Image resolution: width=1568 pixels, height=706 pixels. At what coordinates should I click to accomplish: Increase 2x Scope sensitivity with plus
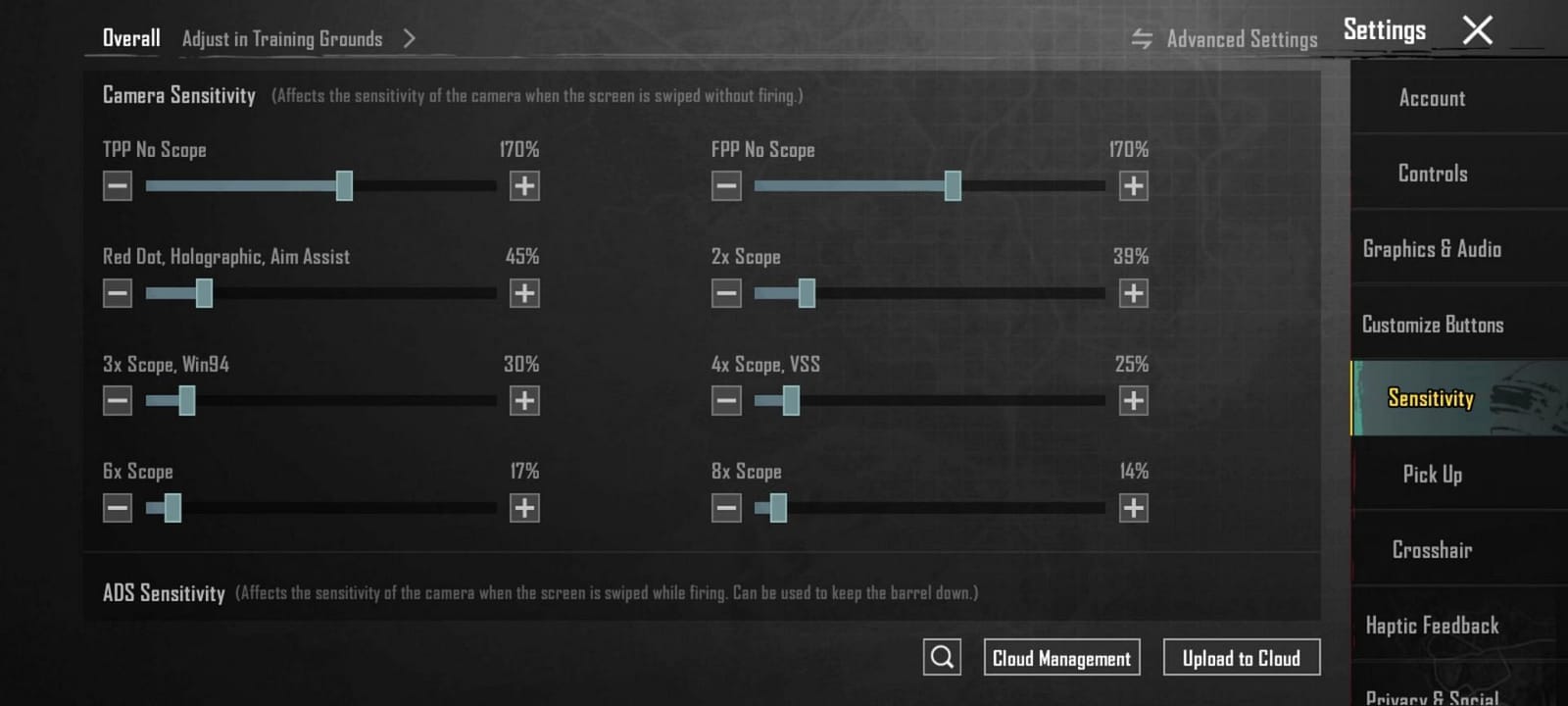pos(1134,292)
